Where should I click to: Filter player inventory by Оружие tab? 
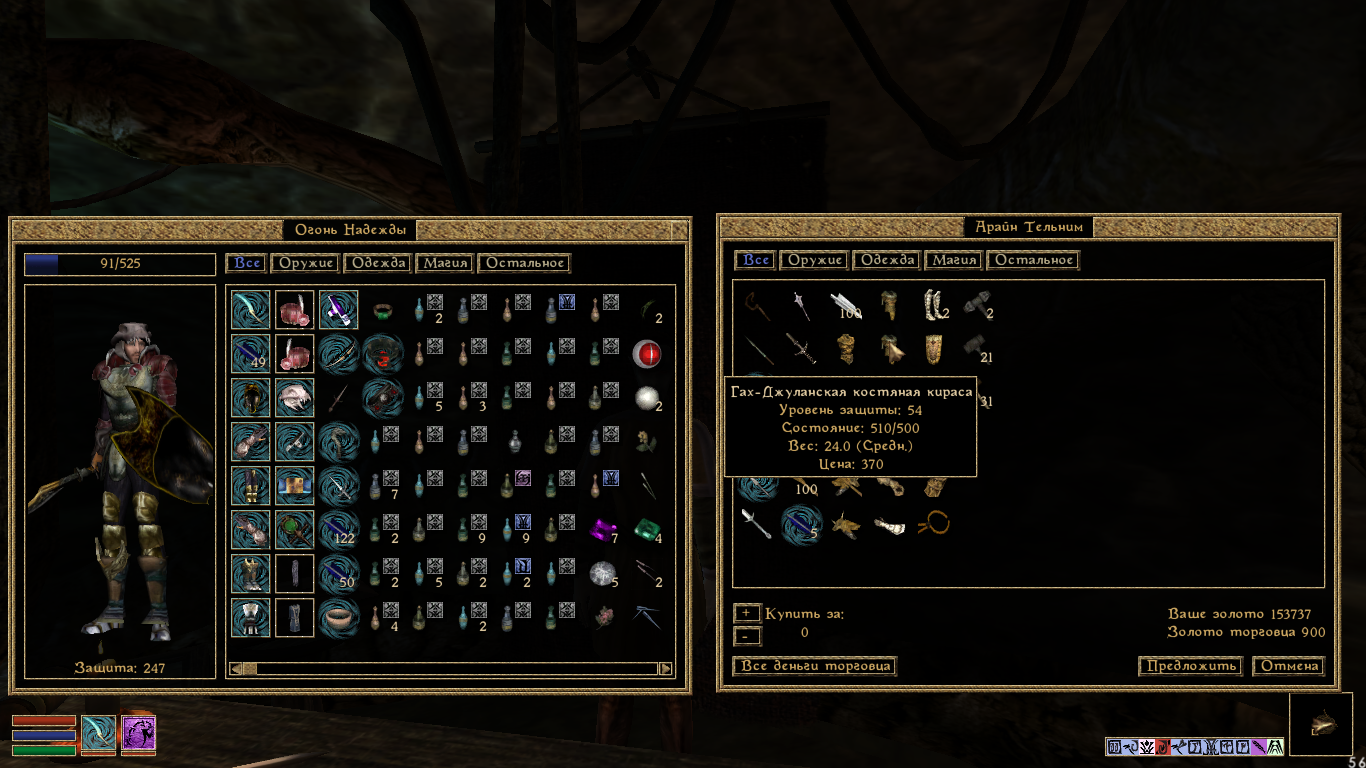[306, 263]
